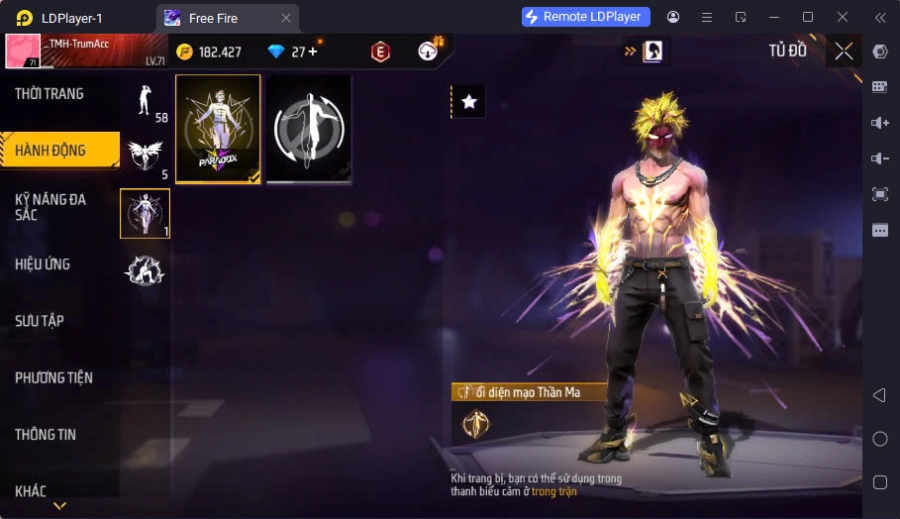Image resolution: width=900 pixels, height=519 pixels.
Task: Open the red E badge icon
Action: point(380,52)
